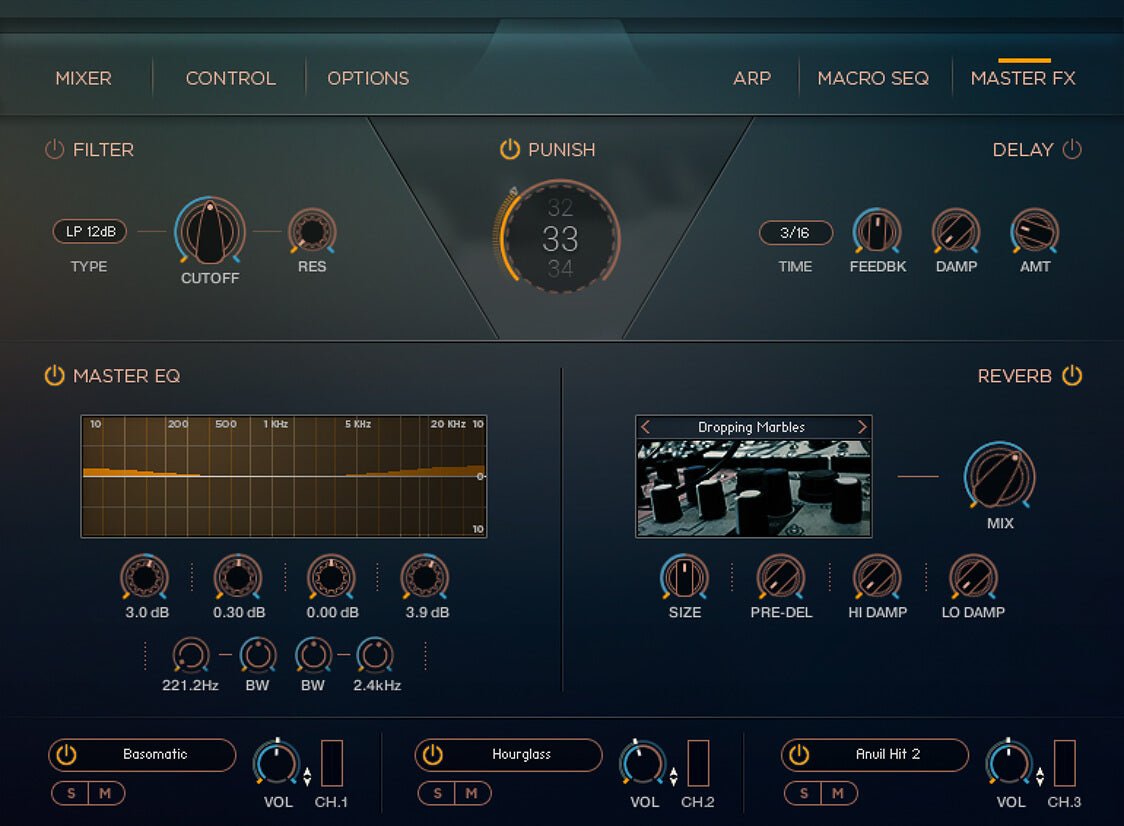Viewport: 1124px width, 826px height.
Task: Click the 3/16 delay time selector
Action: coord(795,233)
